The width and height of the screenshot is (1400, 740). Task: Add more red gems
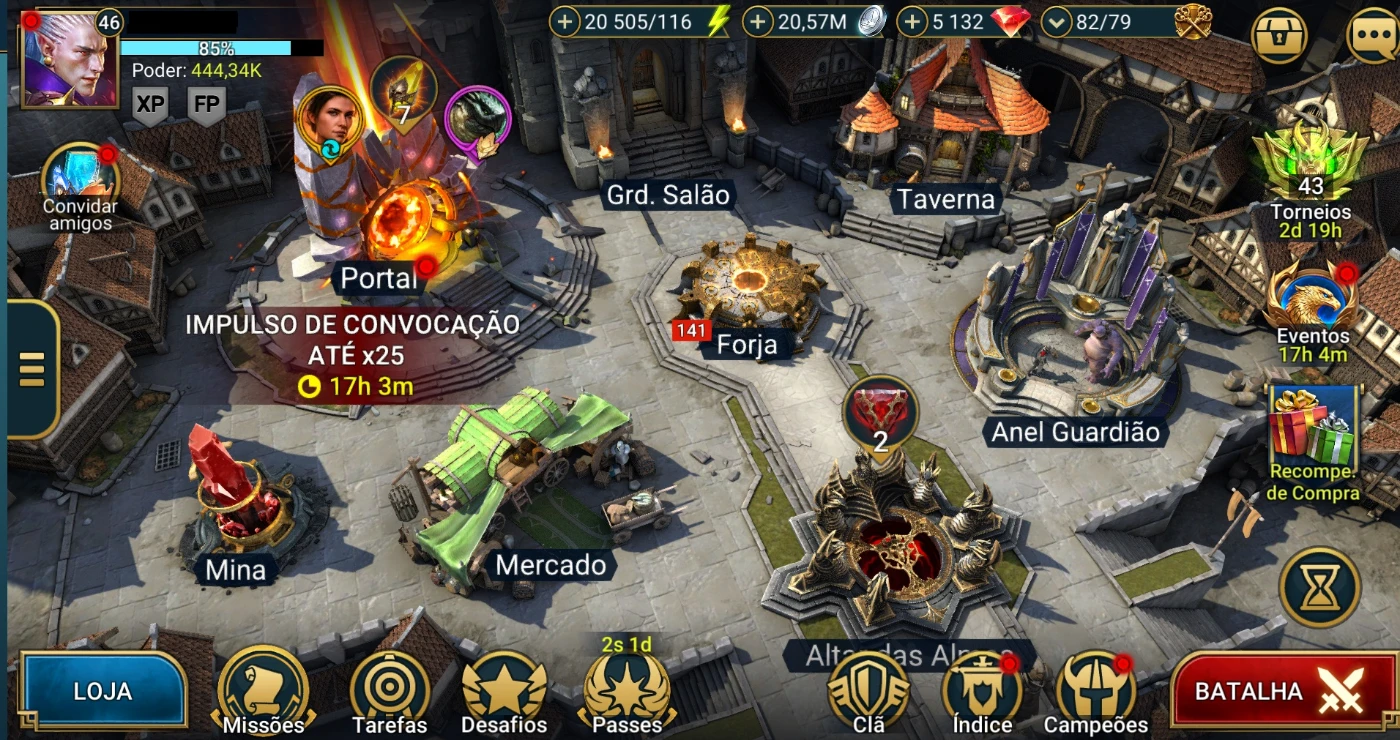click(912, 22)
